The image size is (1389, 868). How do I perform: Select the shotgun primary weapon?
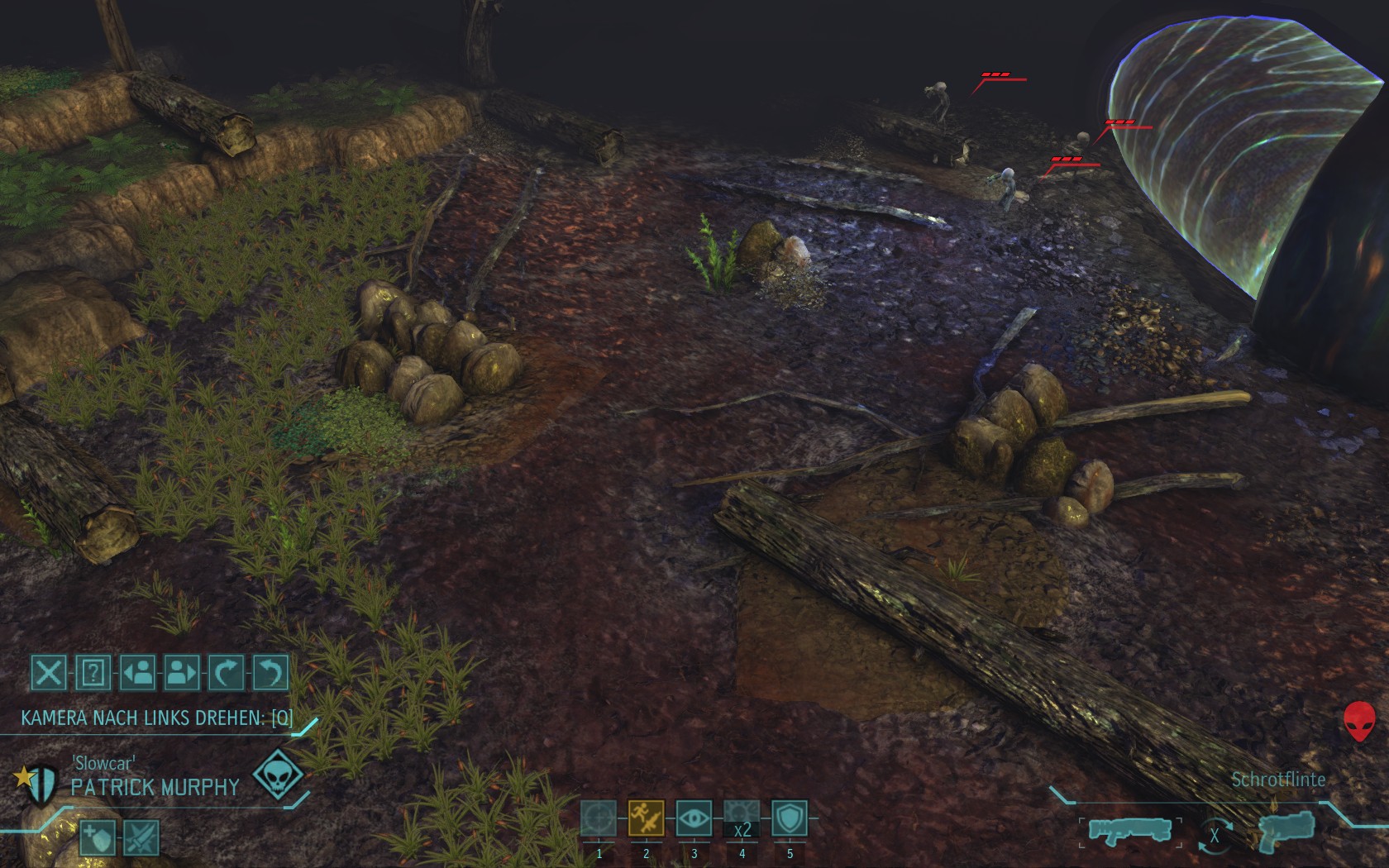[1129, 830]
